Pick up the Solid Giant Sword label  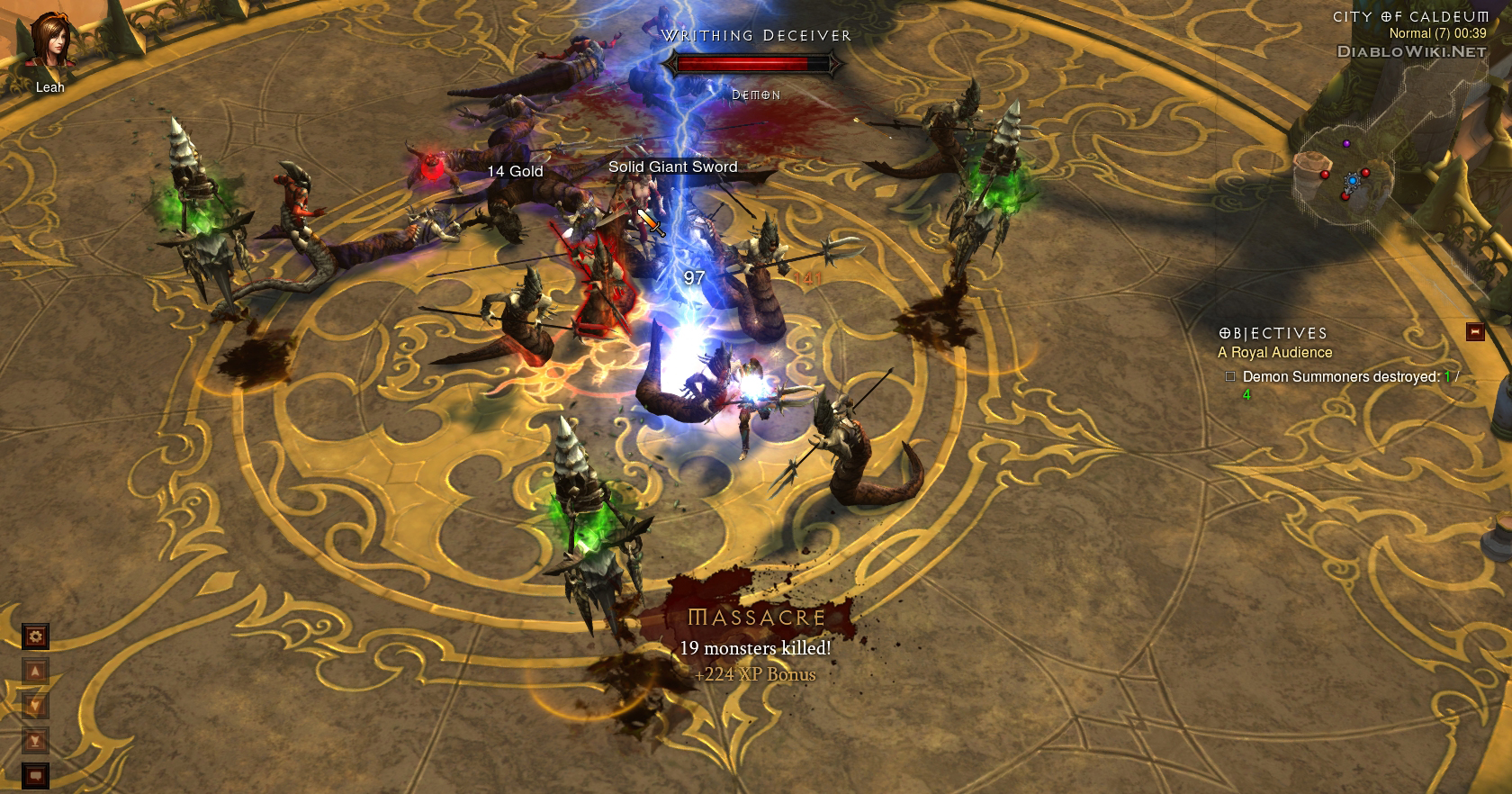(672, 167)
